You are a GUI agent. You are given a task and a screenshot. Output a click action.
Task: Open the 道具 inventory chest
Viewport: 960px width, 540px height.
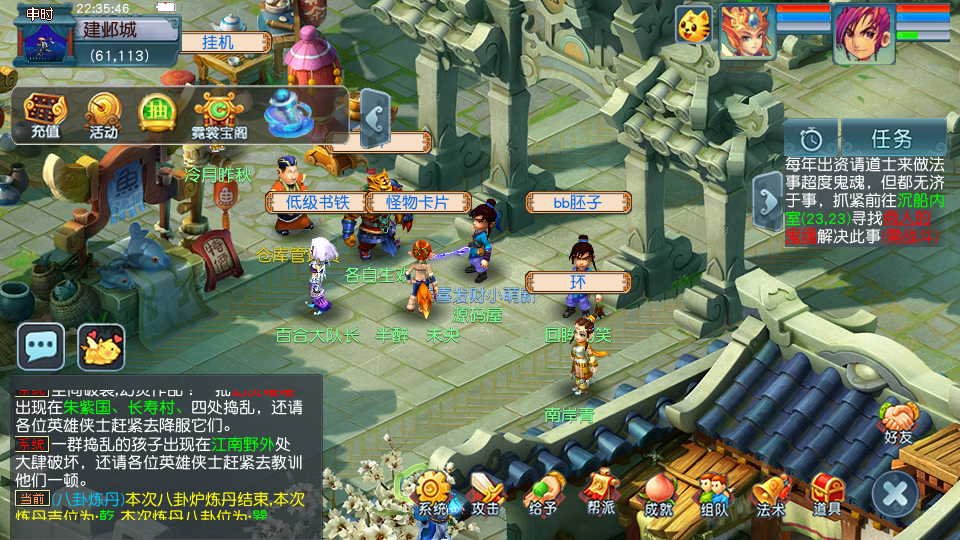tap(827, 494)
